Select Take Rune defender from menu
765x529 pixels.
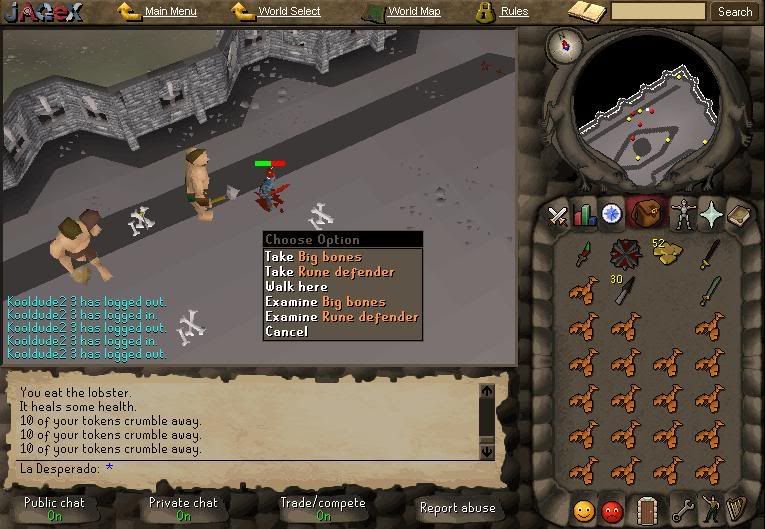coord(329,272)
